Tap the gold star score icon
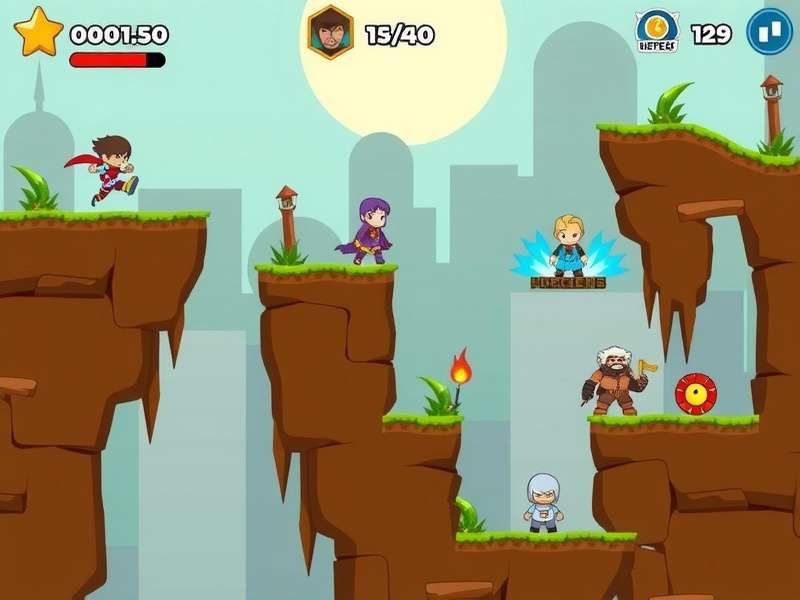The height and width of the screenshot is (600, 800). click(x=39, y=33)
